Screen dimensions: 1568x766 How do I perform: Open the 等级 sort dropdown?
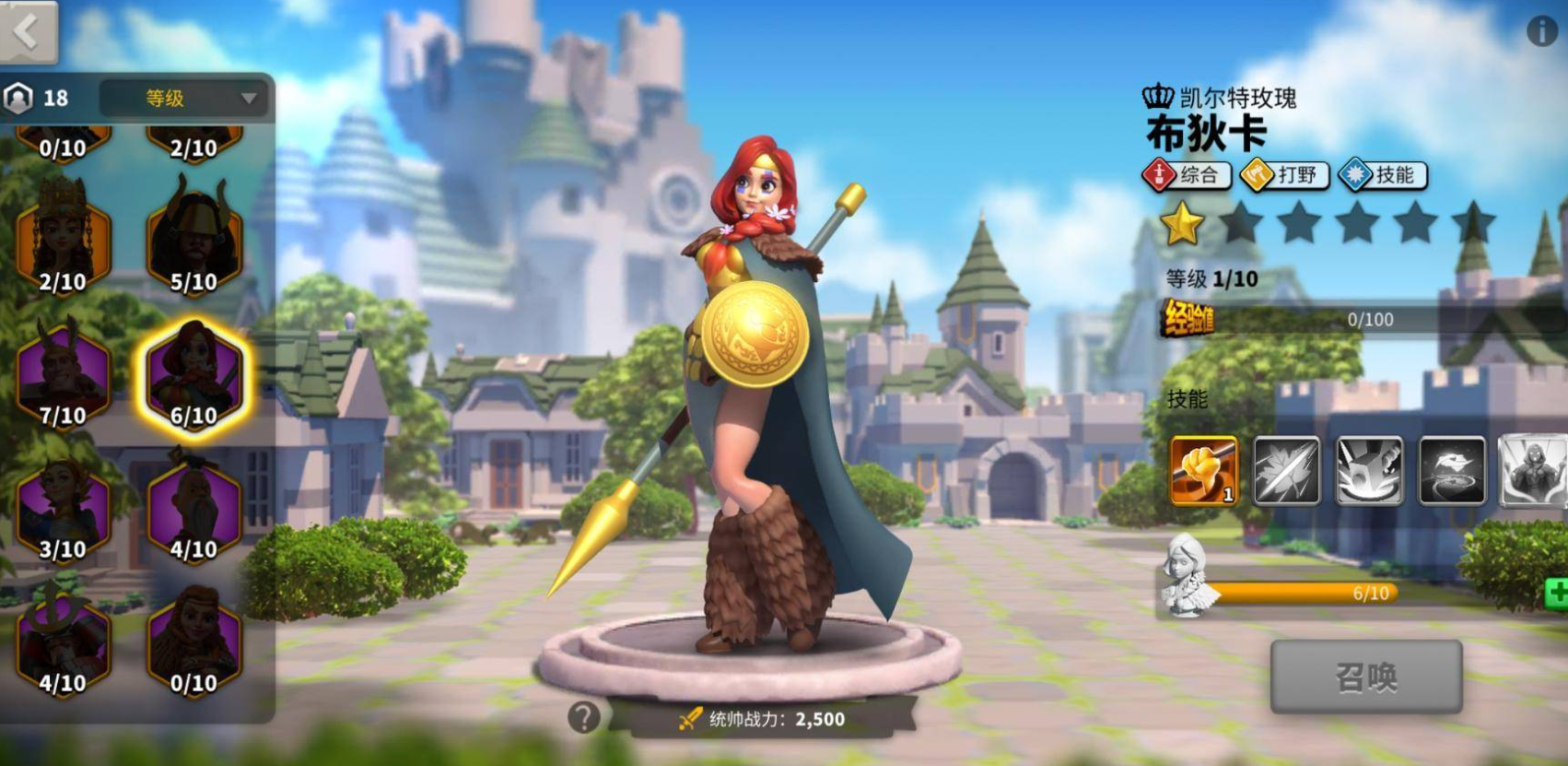point(183,98)
